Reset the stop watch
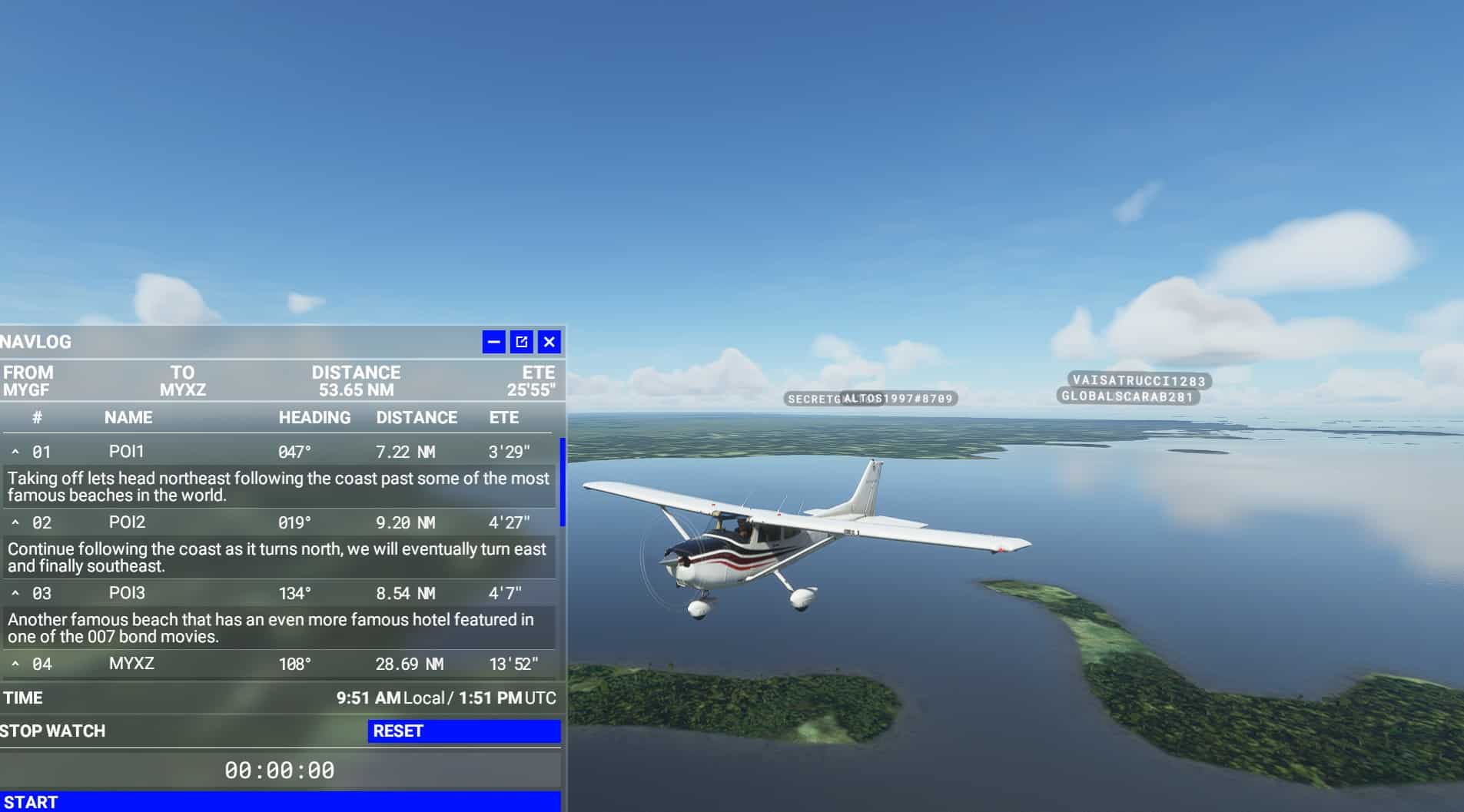This screenshot has height=812, width=1464. (x=463, y=731)
